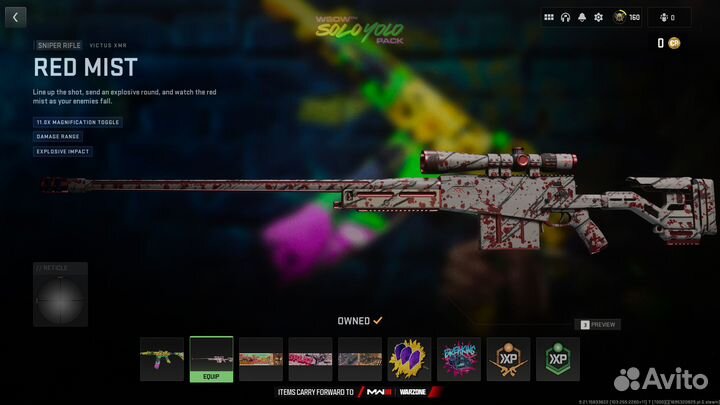Select the Explosive Impact attribute tag

(63, 151)
